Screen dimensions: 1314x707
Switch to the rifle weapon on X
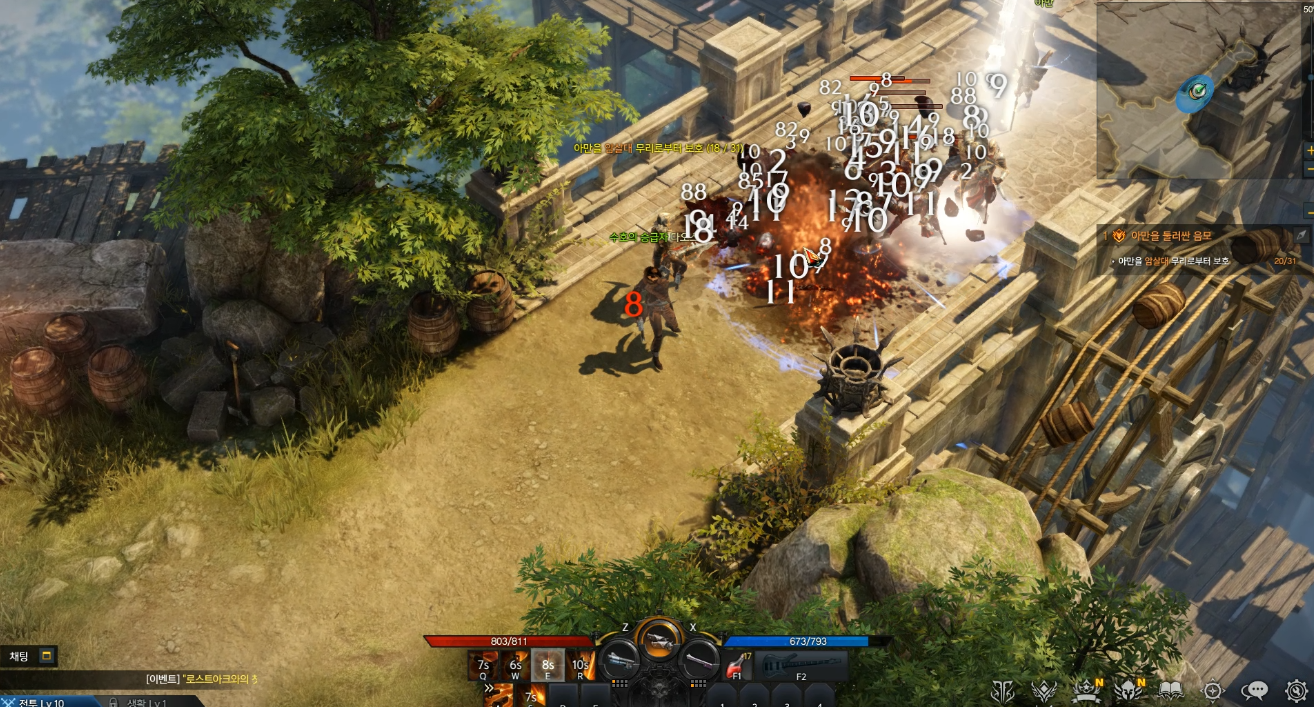(x=697, y=658)
